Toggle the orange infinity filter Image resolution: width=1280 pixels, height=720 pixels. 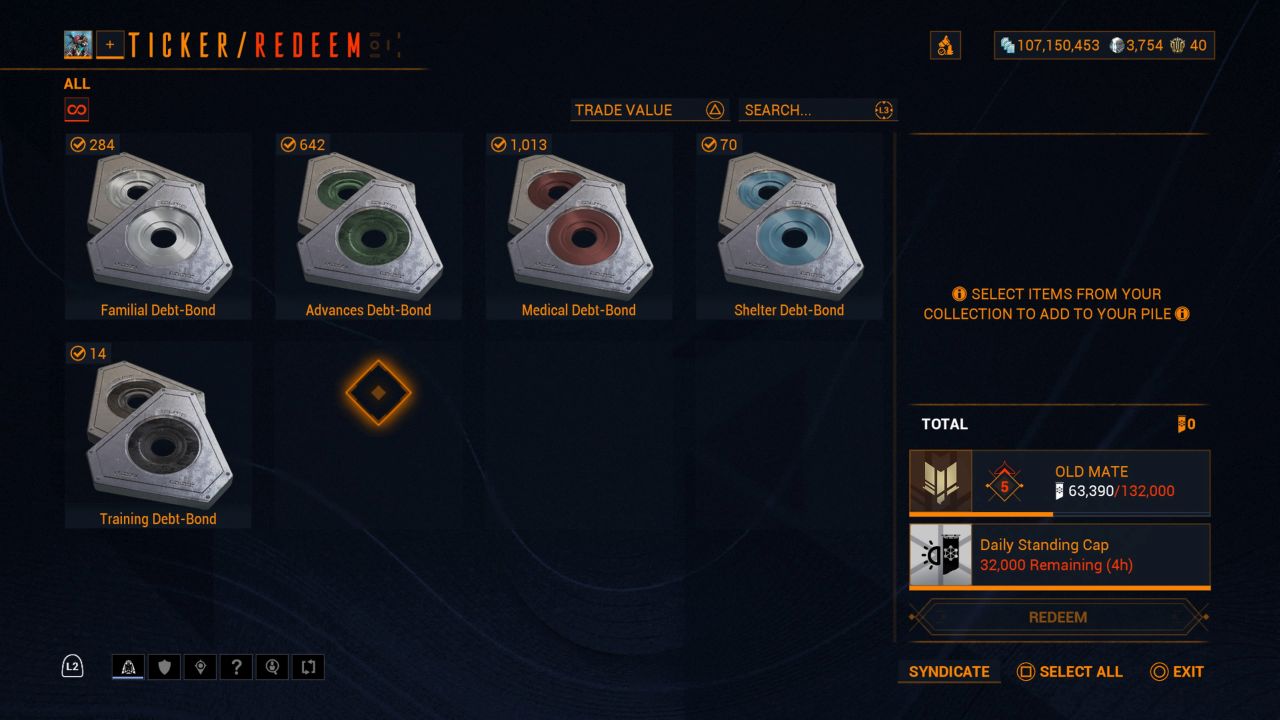[x=76, y=110]
